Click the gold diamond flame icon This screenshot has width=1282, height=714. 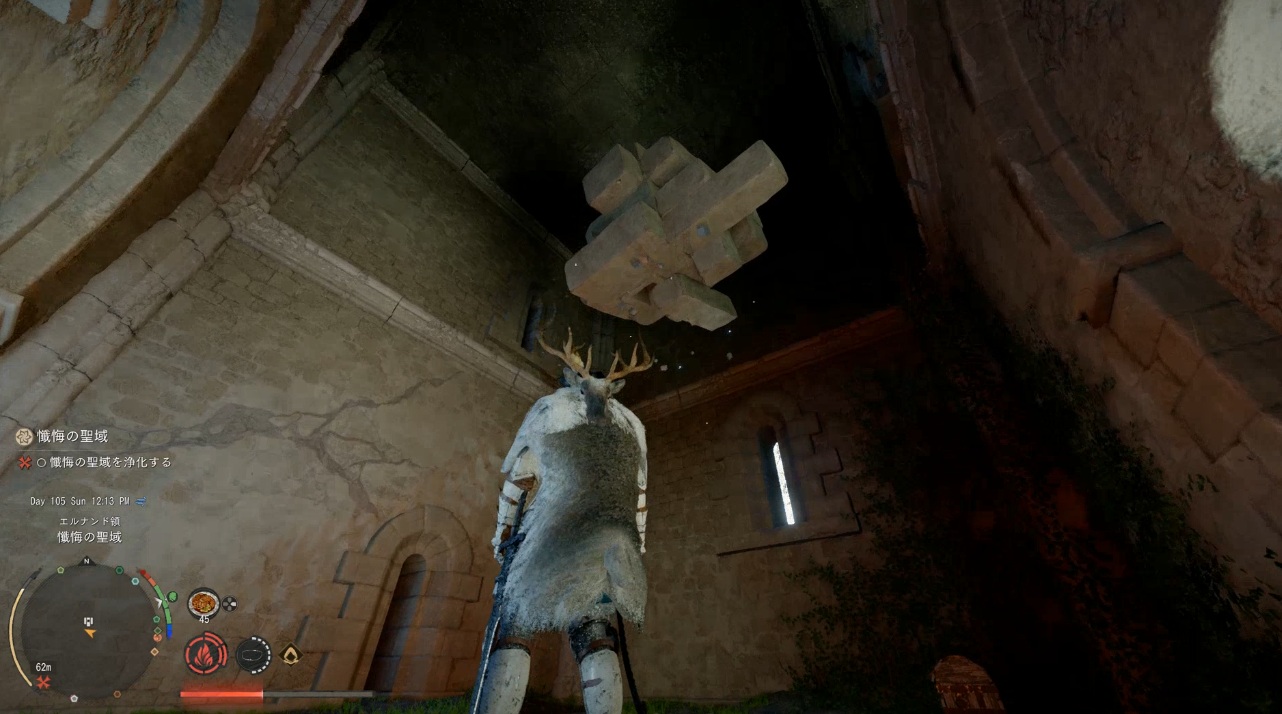[x=291, y=655]
